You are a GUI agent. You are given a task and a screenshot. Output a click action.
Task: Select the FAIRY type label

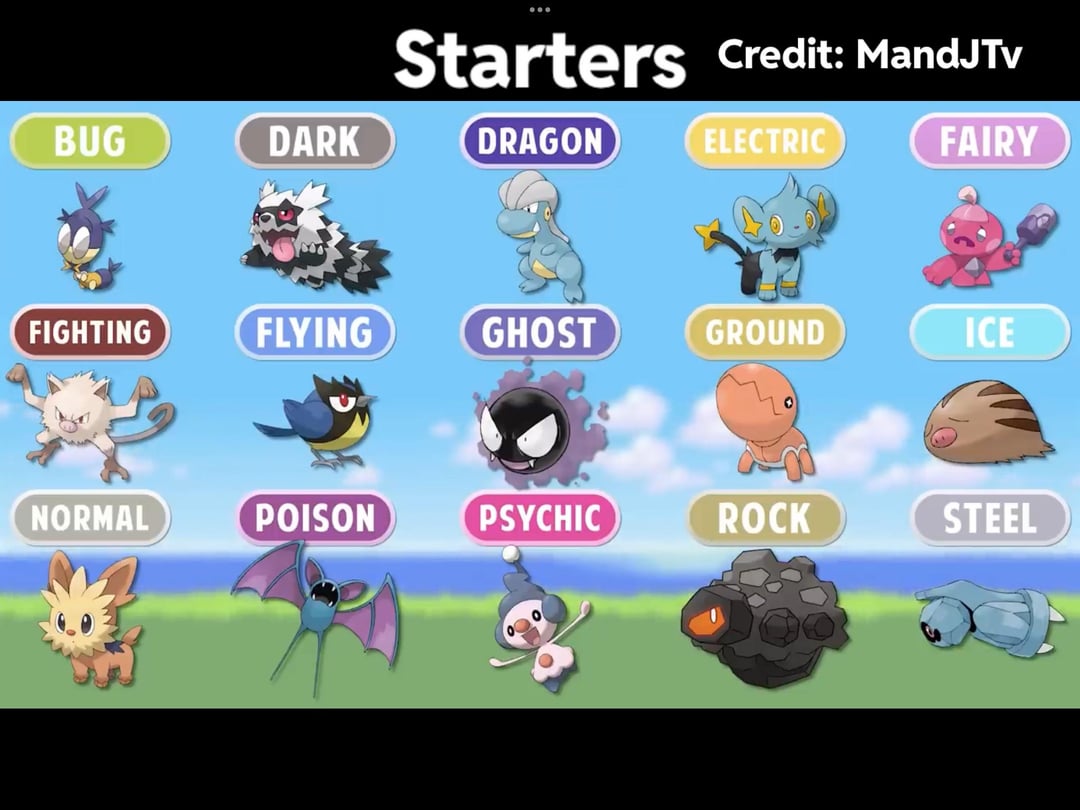click(989, 141)
